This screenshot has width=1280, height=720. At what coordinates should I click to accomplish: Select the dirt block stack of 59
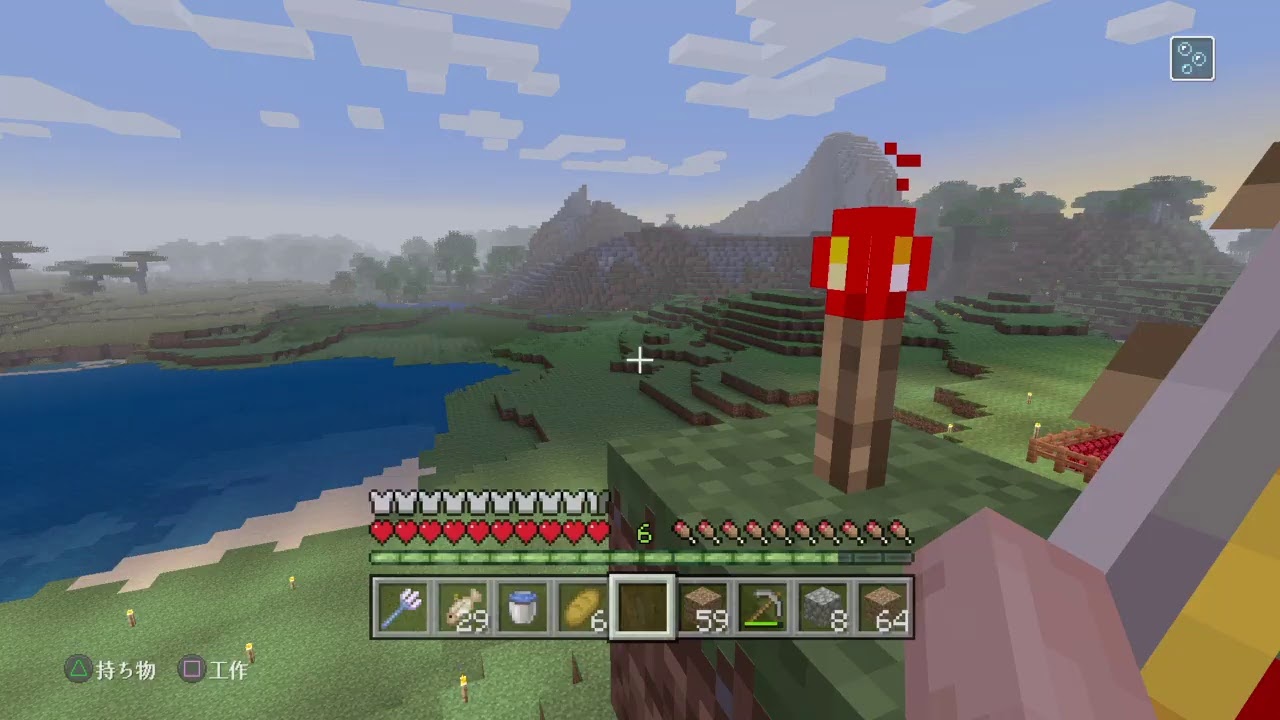tap(703, 608)
